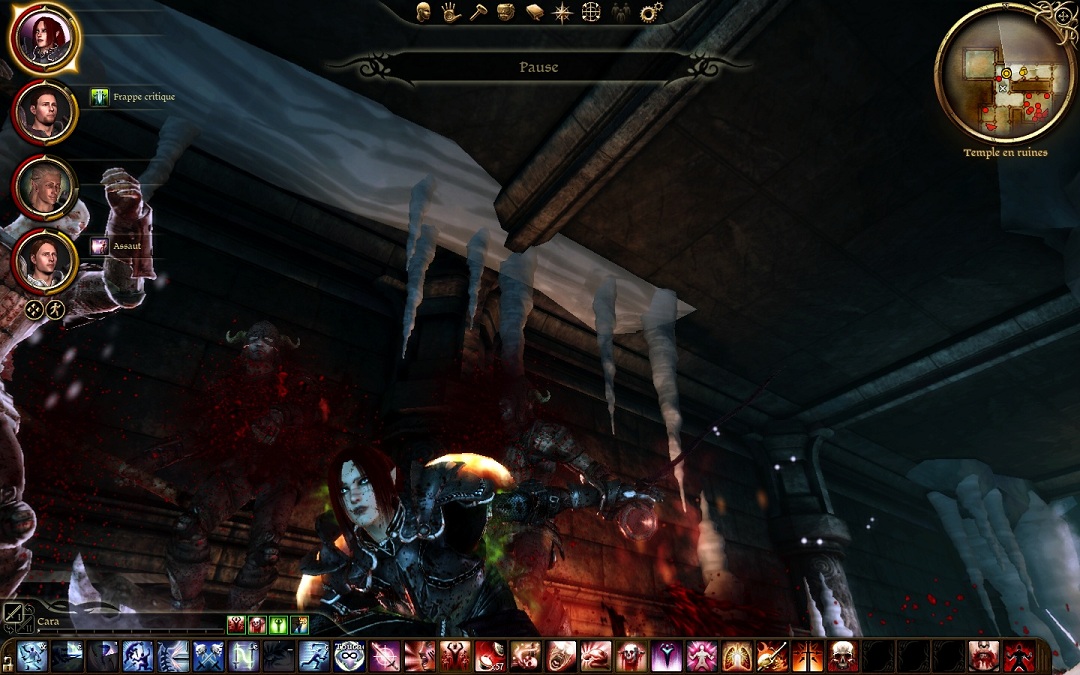
Task: Activate the white skull on red ability
Action: click(x=842, y=656)
